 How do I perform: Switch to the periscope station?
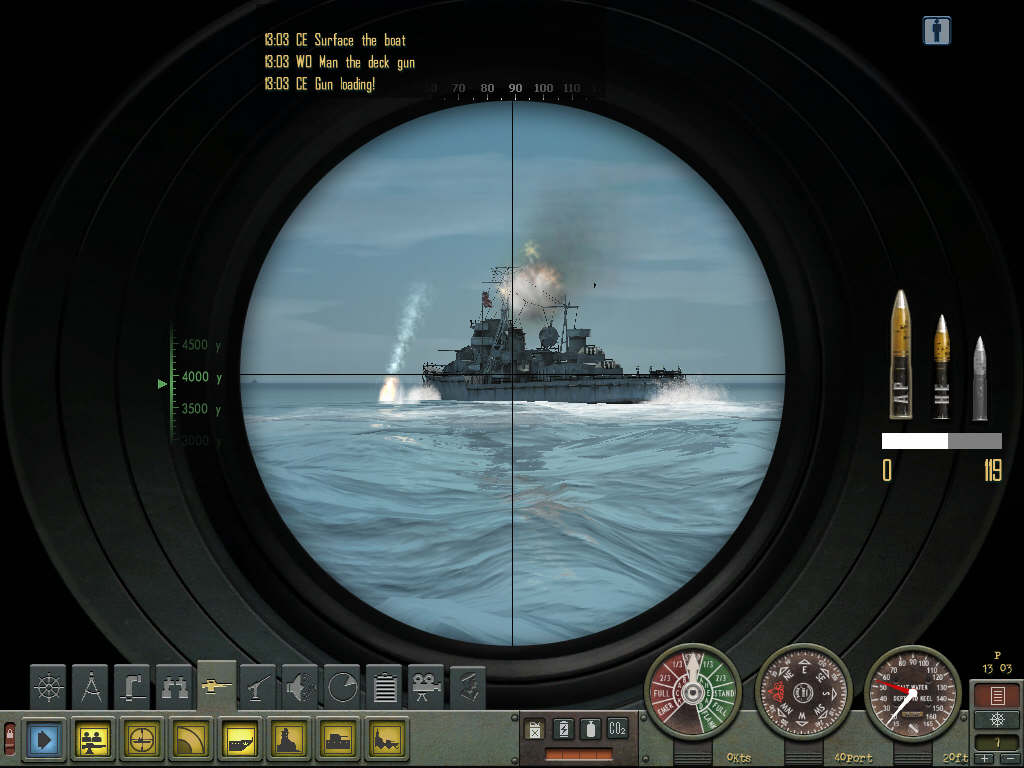tap(133, 686)
